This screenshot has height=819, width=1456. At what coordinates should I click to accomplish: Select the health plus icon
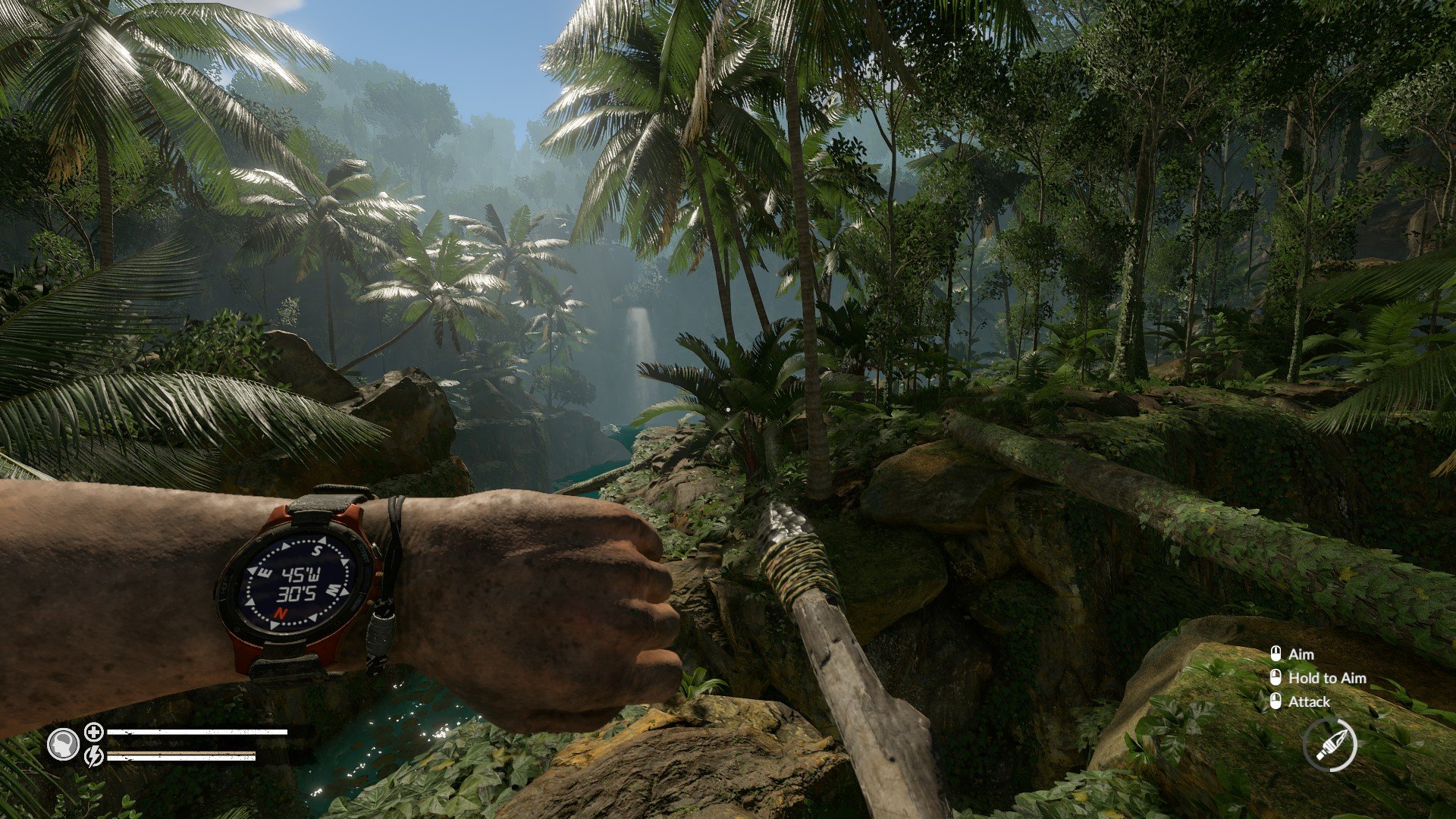pos(94,732)
